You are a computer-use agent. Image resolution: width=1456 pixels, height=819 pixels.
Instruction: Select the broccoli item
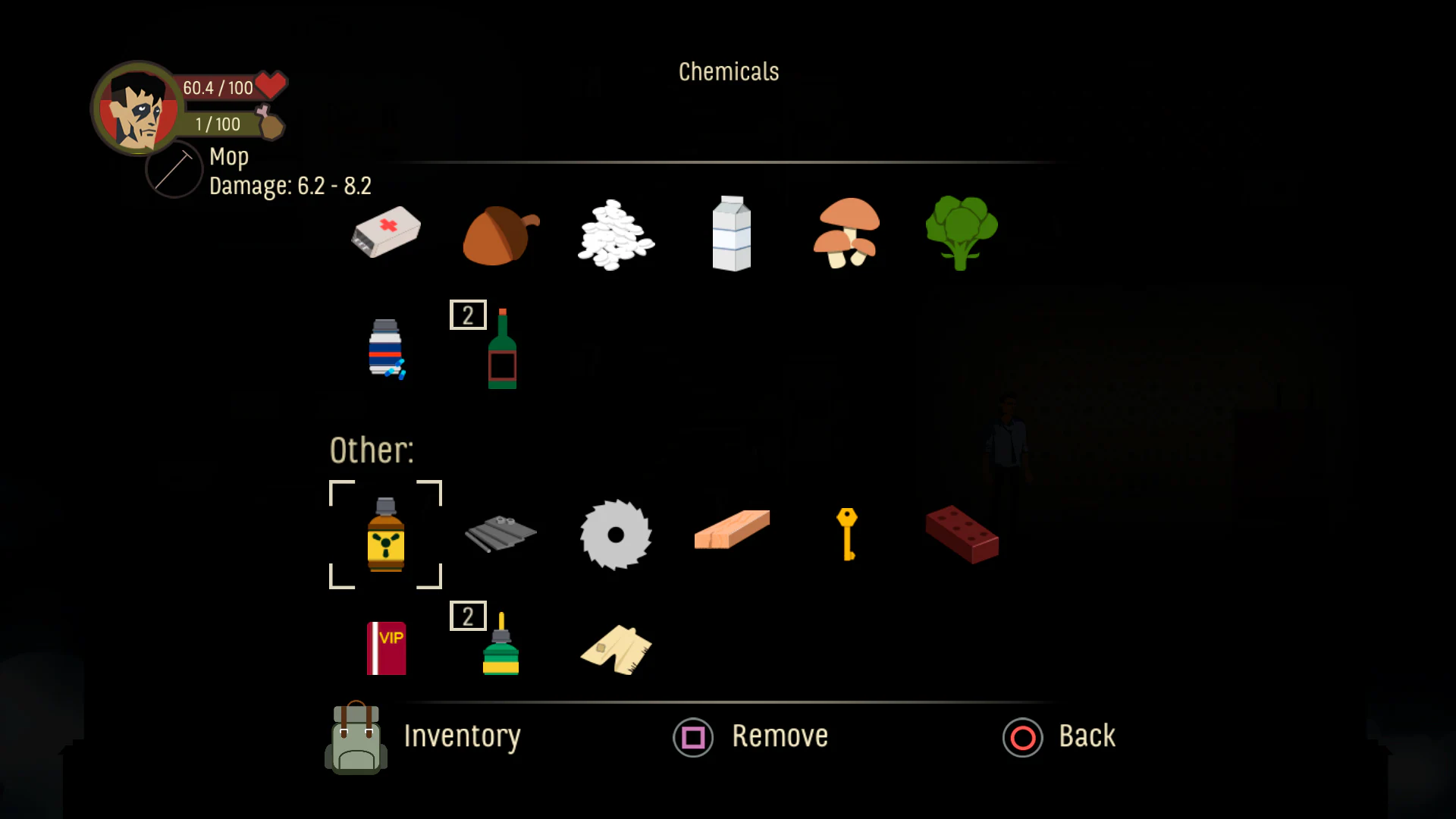tap(962, 234)
